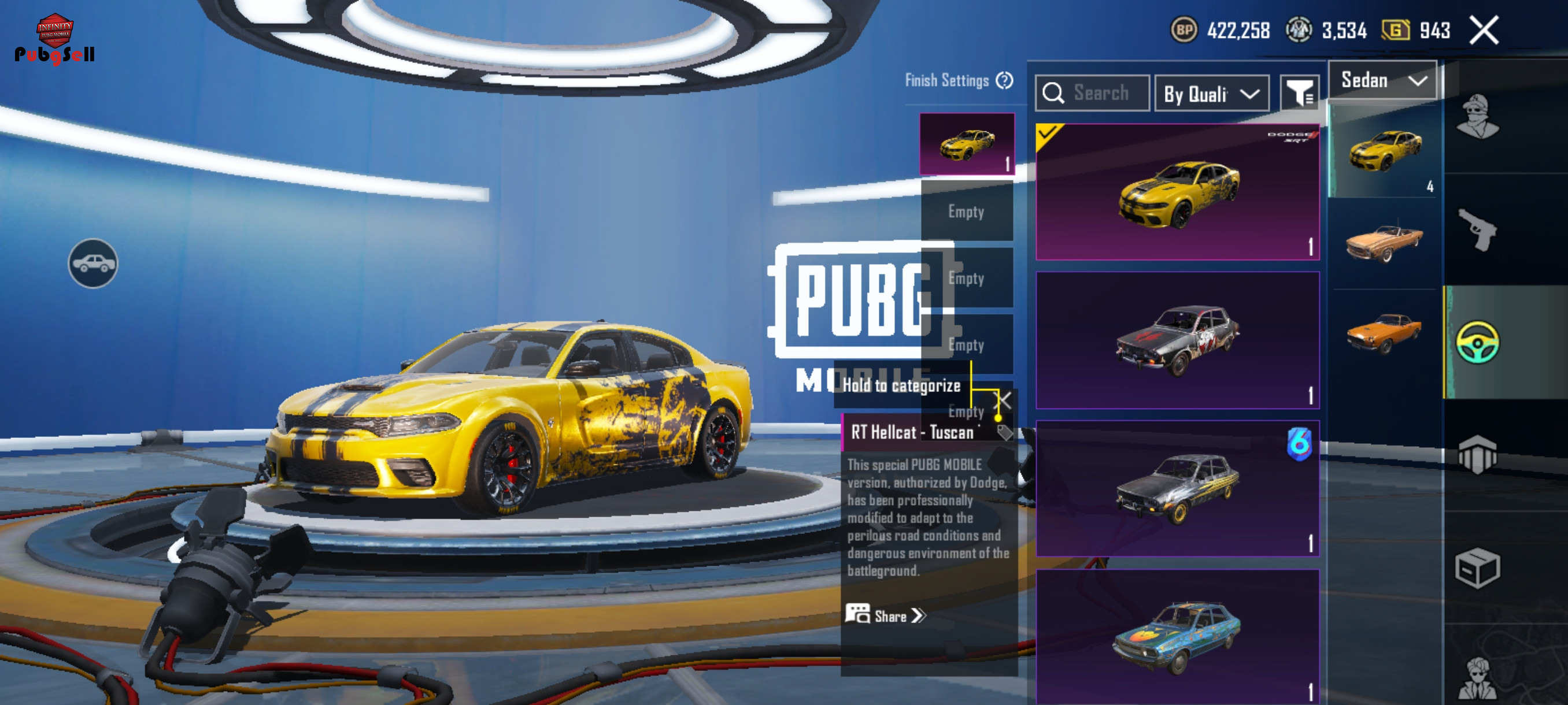
Task: Open the character outfit tab
Action: pyautogui.click(x=1477, y=117)
